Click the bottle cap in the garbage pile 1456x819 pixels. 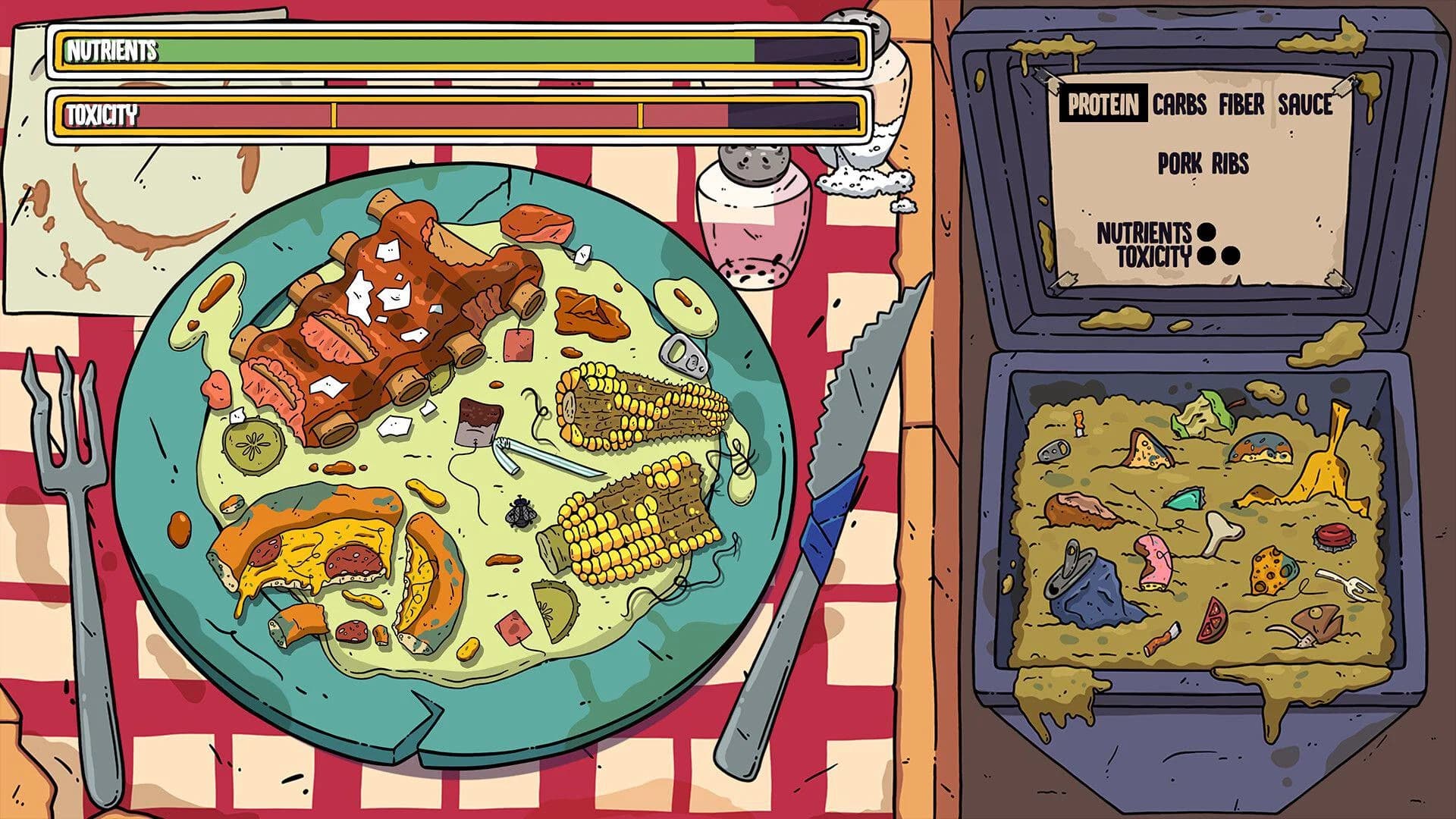1332,538
